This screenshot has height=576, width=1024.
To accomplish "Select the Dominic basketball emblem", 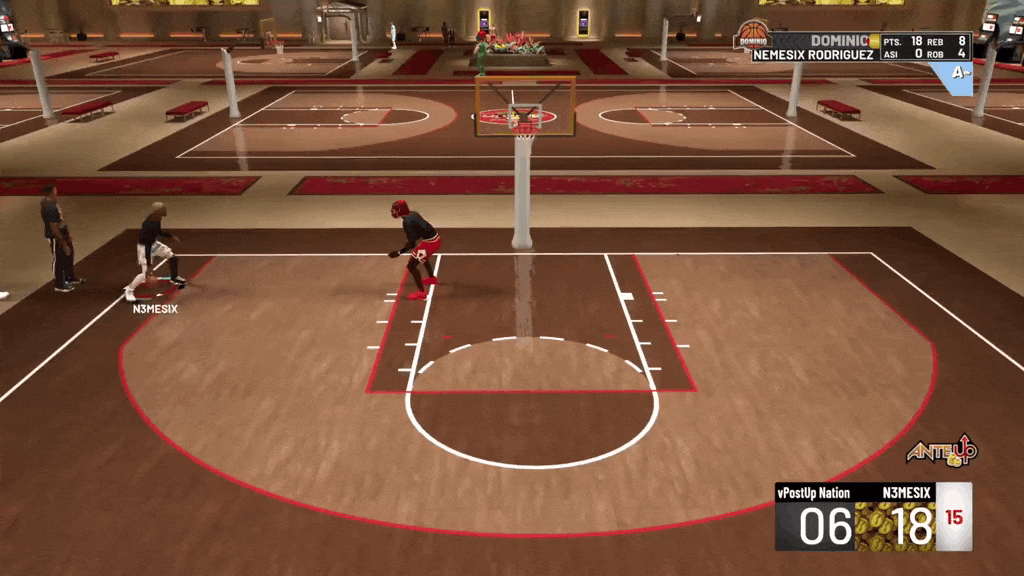I will [x=751, y=37].
